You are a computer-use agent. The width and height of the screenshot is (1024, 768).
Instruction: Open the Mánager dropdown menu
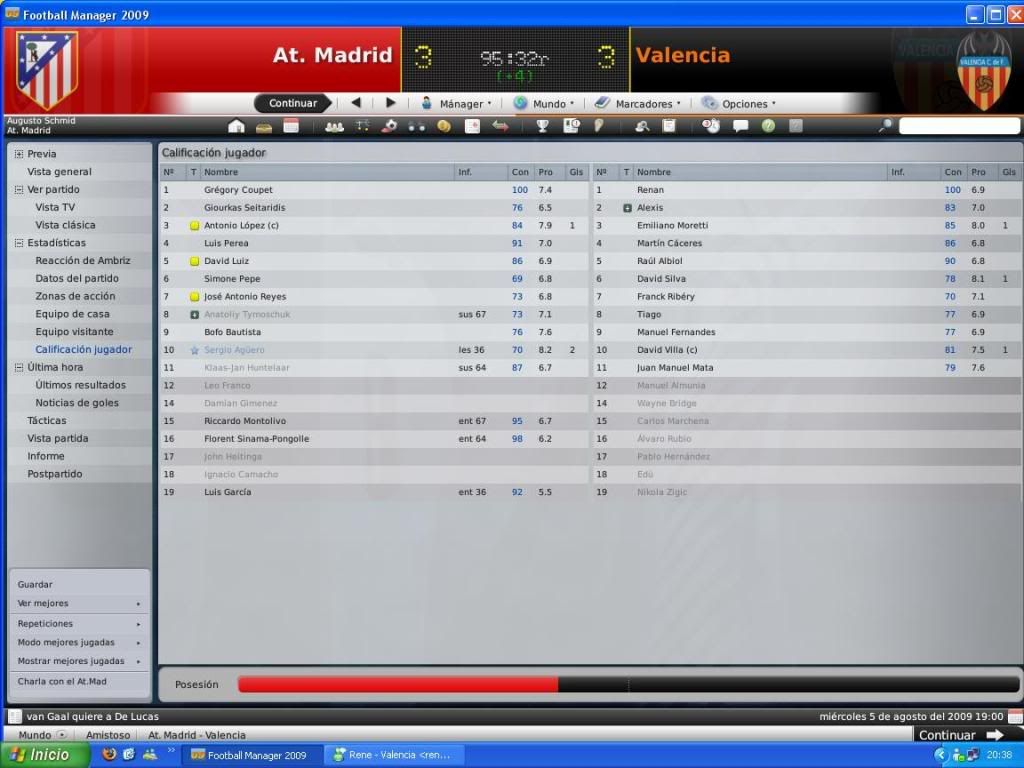455,103
